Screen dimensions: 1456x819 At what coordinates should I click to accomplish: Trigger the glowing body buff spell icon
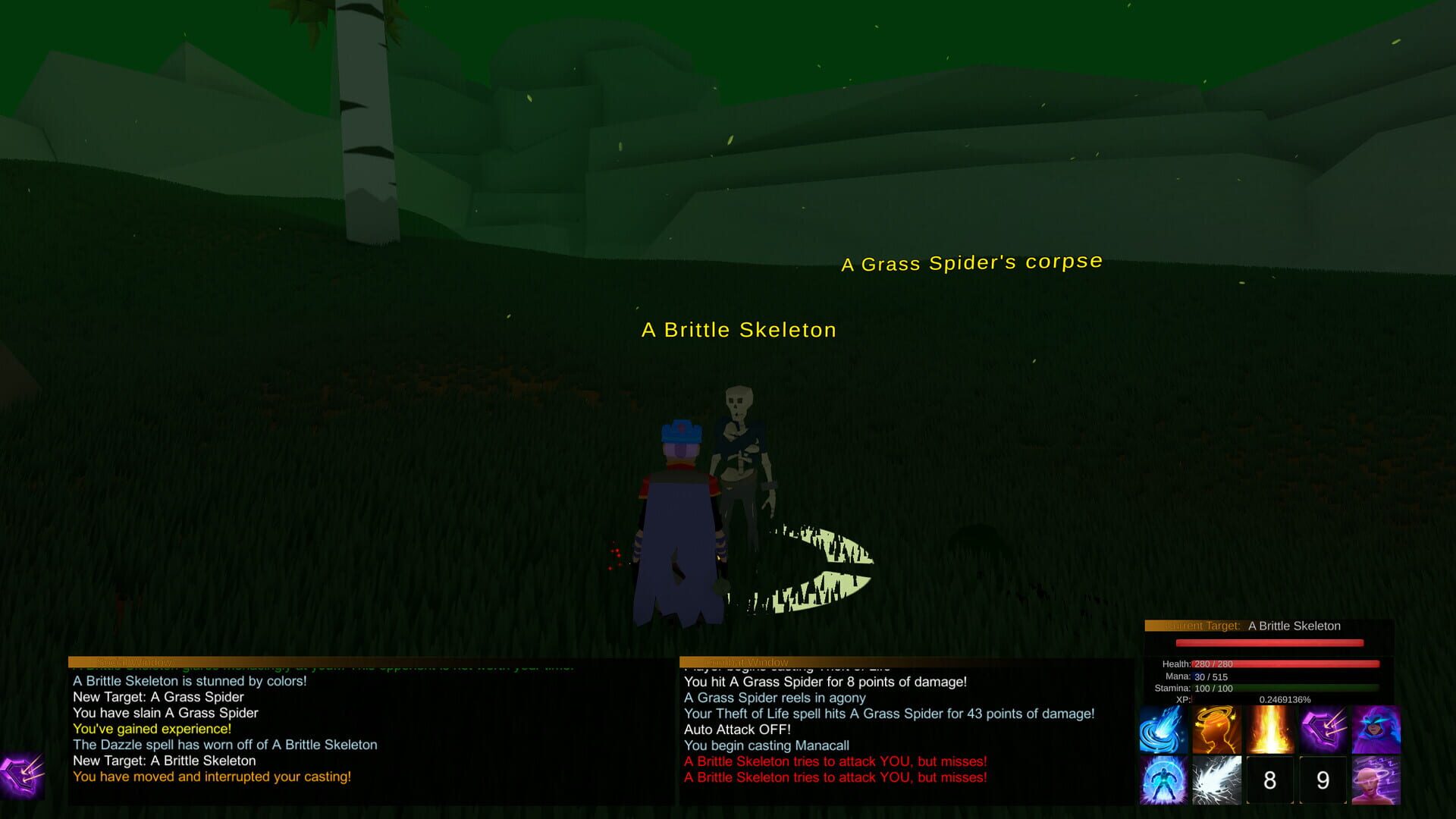pyautogui.click(x=1163, y=780)
